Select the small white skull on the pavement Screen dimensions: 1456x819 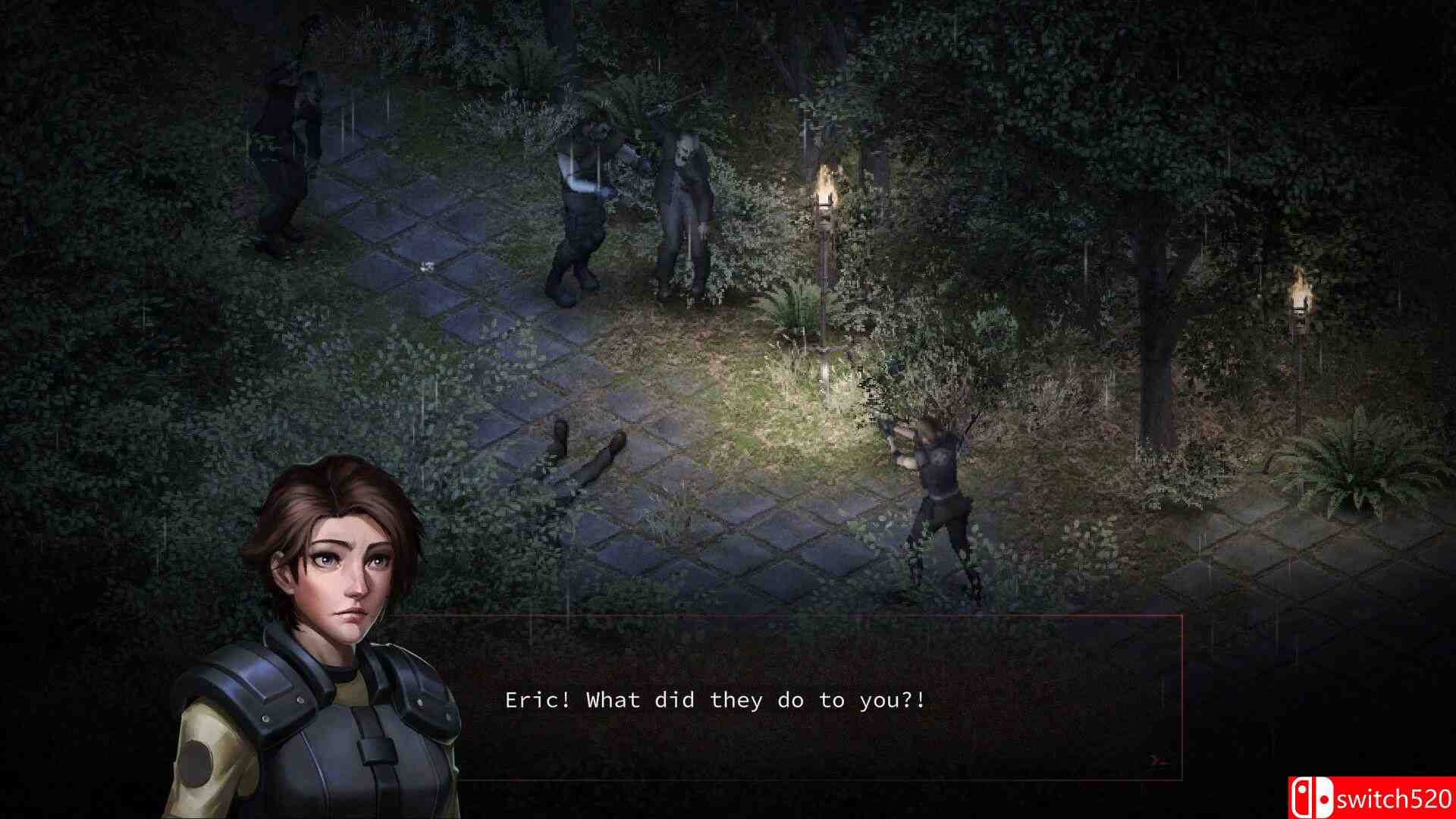pyautogui.click(x=425, y=265)
